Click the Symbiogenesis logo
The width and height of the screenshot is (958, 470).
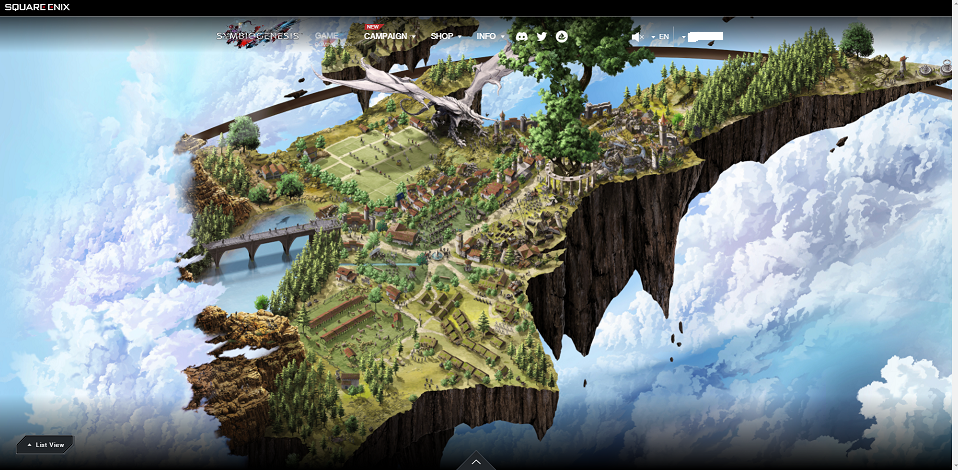[x=258, y=37]
